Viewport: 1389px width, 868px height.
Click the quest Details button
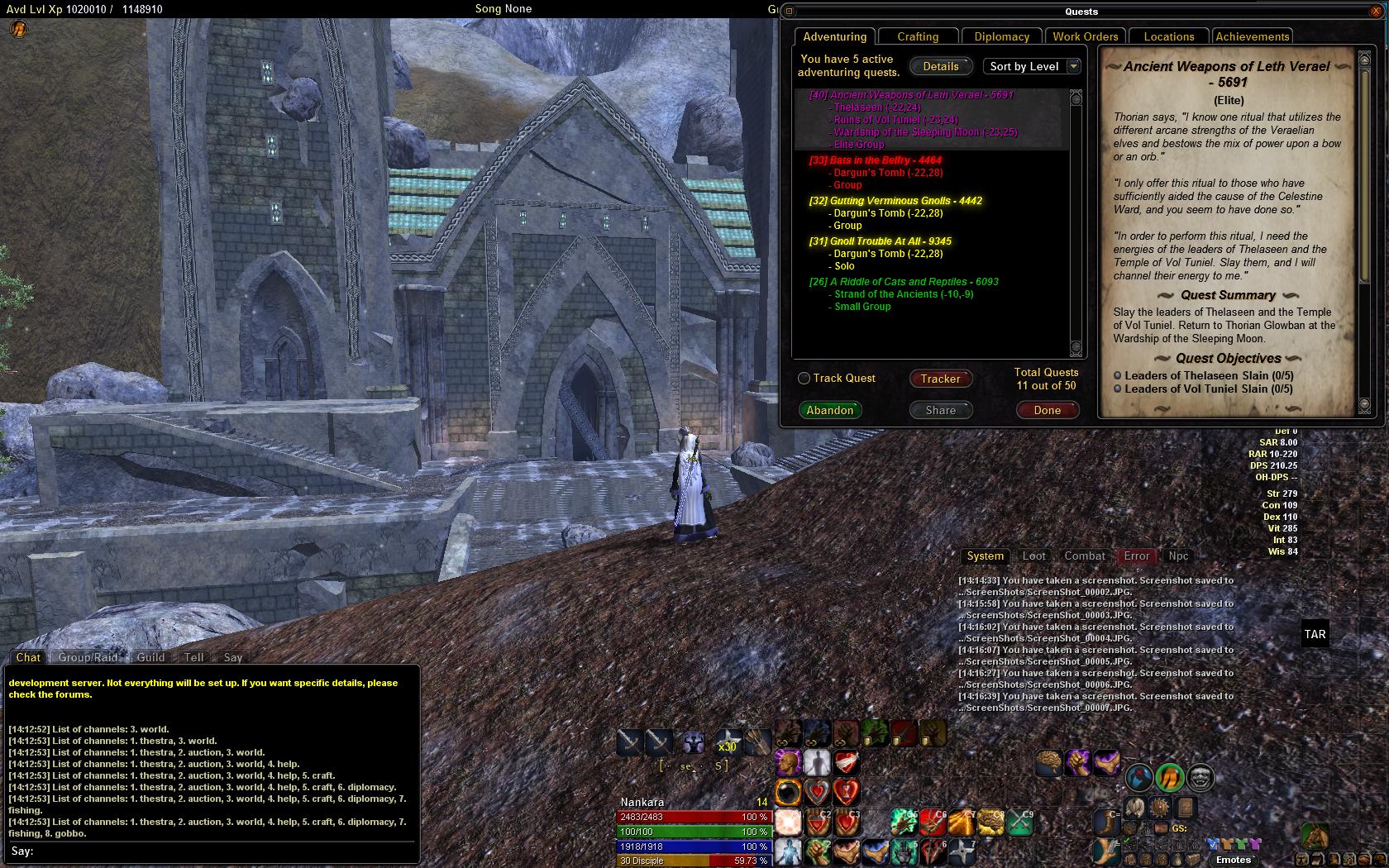click(x=941, y=66)
